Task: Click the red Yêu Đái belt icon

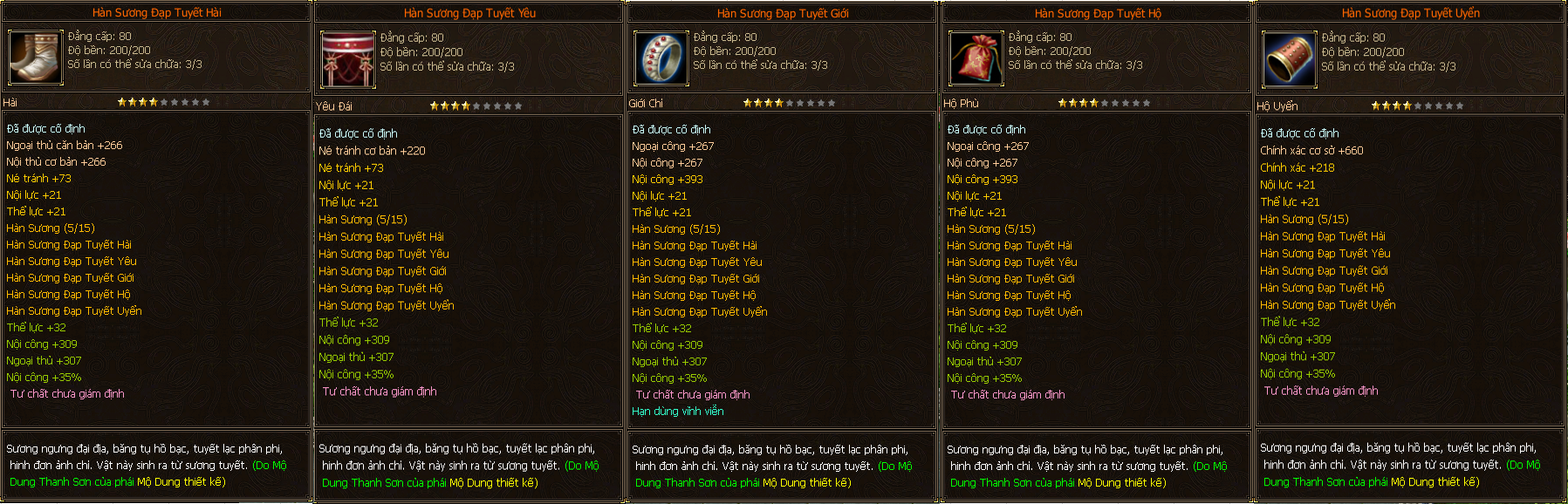Action: [348, 59]
